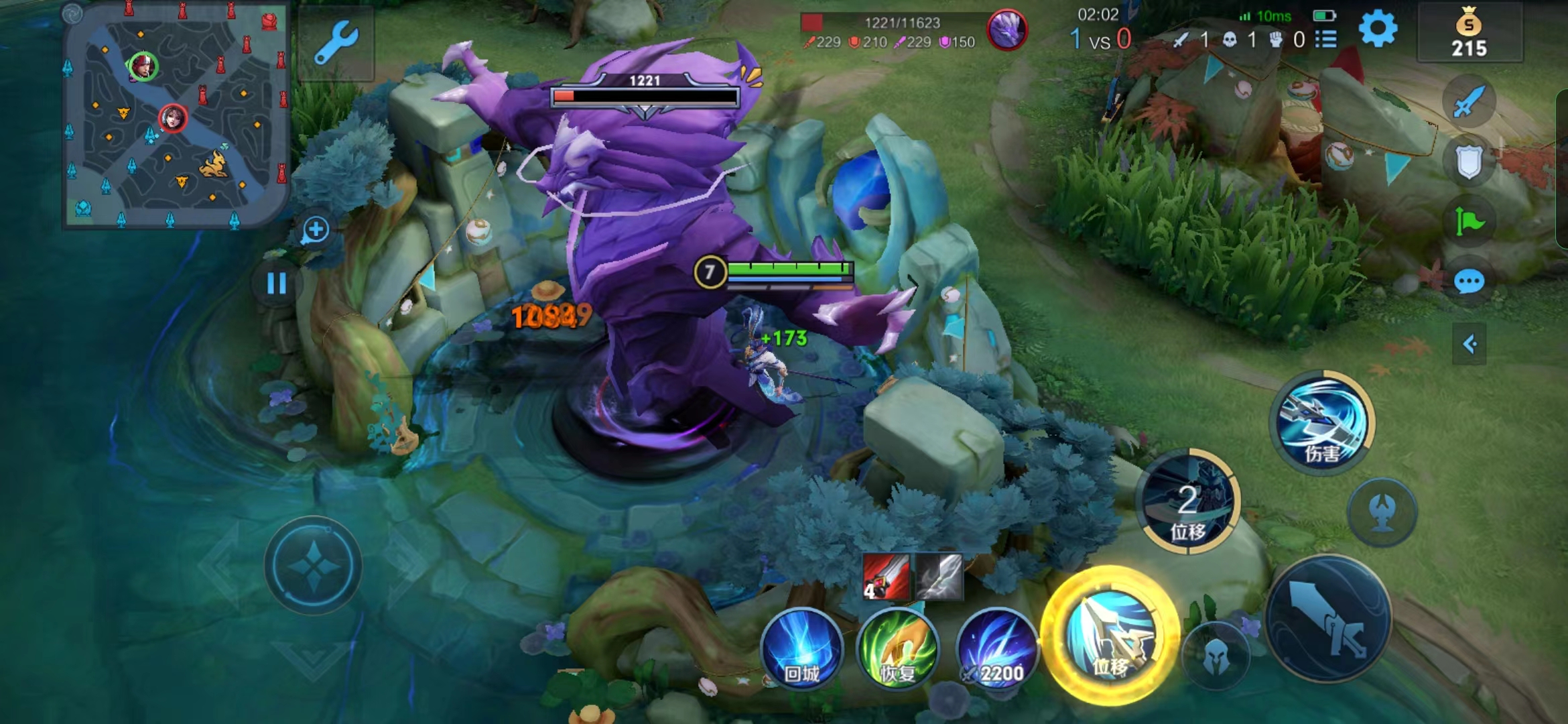Select the red sword equipment icon
This screenshot has width=1568, height=724.
(886, 577)
